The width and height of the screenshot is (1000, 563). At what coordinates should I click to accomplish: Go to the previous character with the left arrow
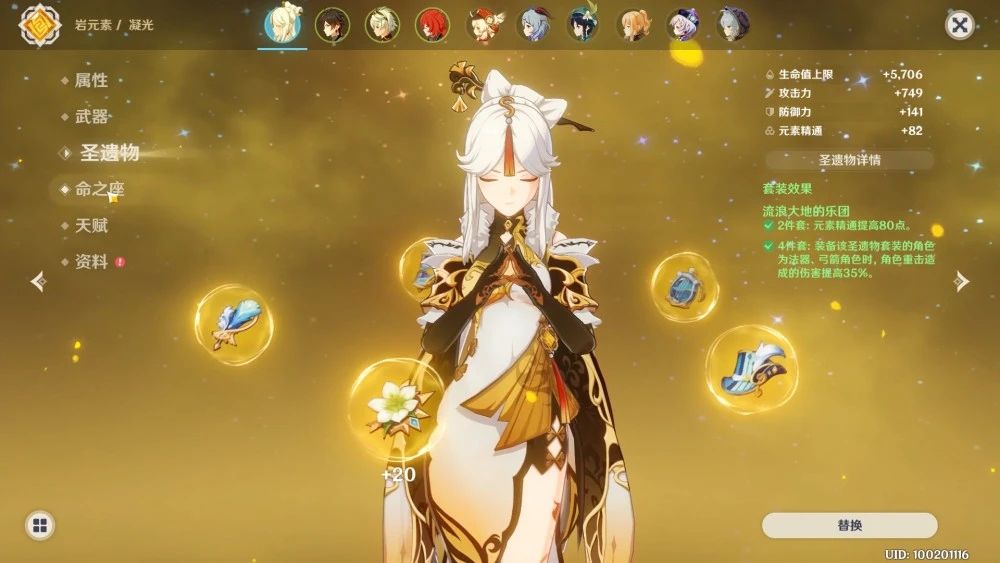38,282
